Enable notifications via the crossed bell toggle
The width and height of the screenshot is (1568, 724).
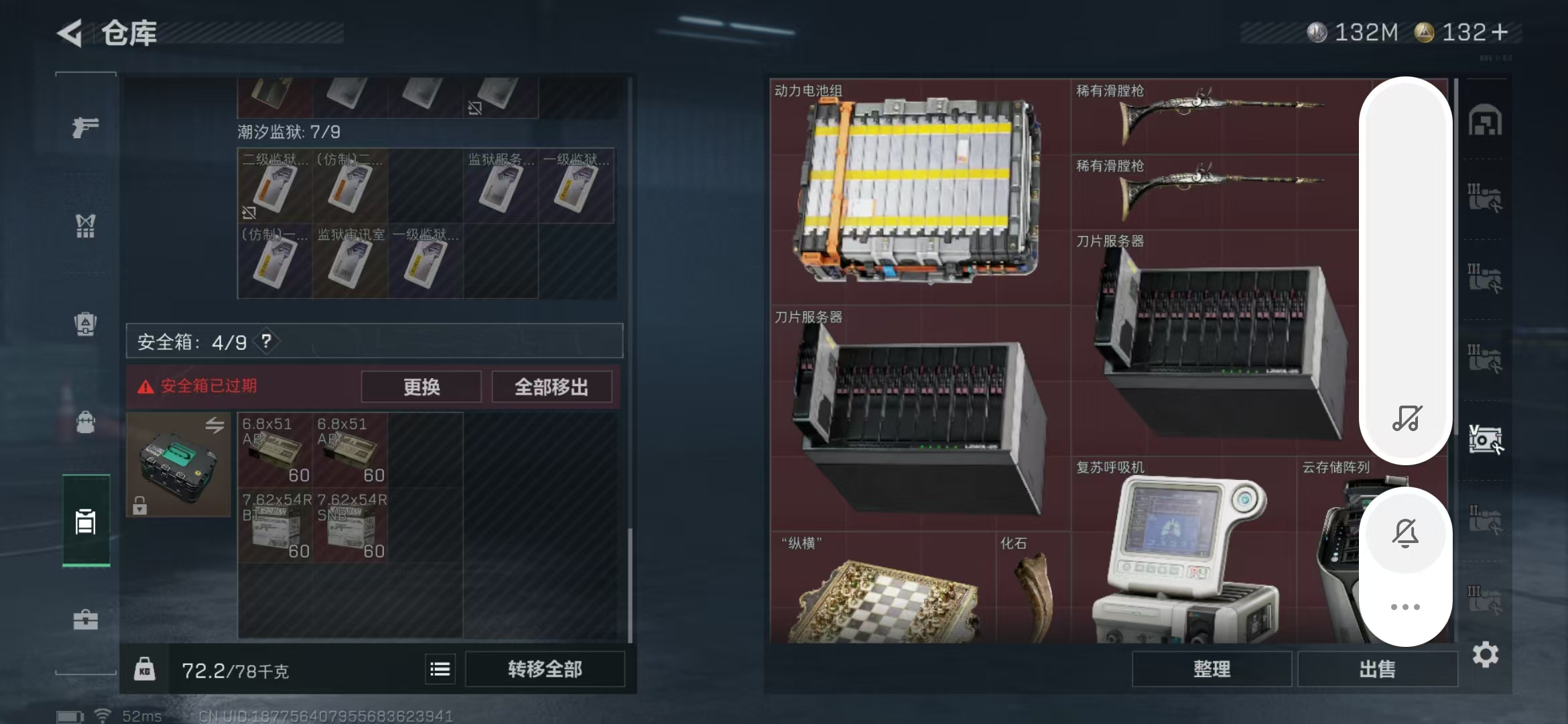click(1406, 532)
